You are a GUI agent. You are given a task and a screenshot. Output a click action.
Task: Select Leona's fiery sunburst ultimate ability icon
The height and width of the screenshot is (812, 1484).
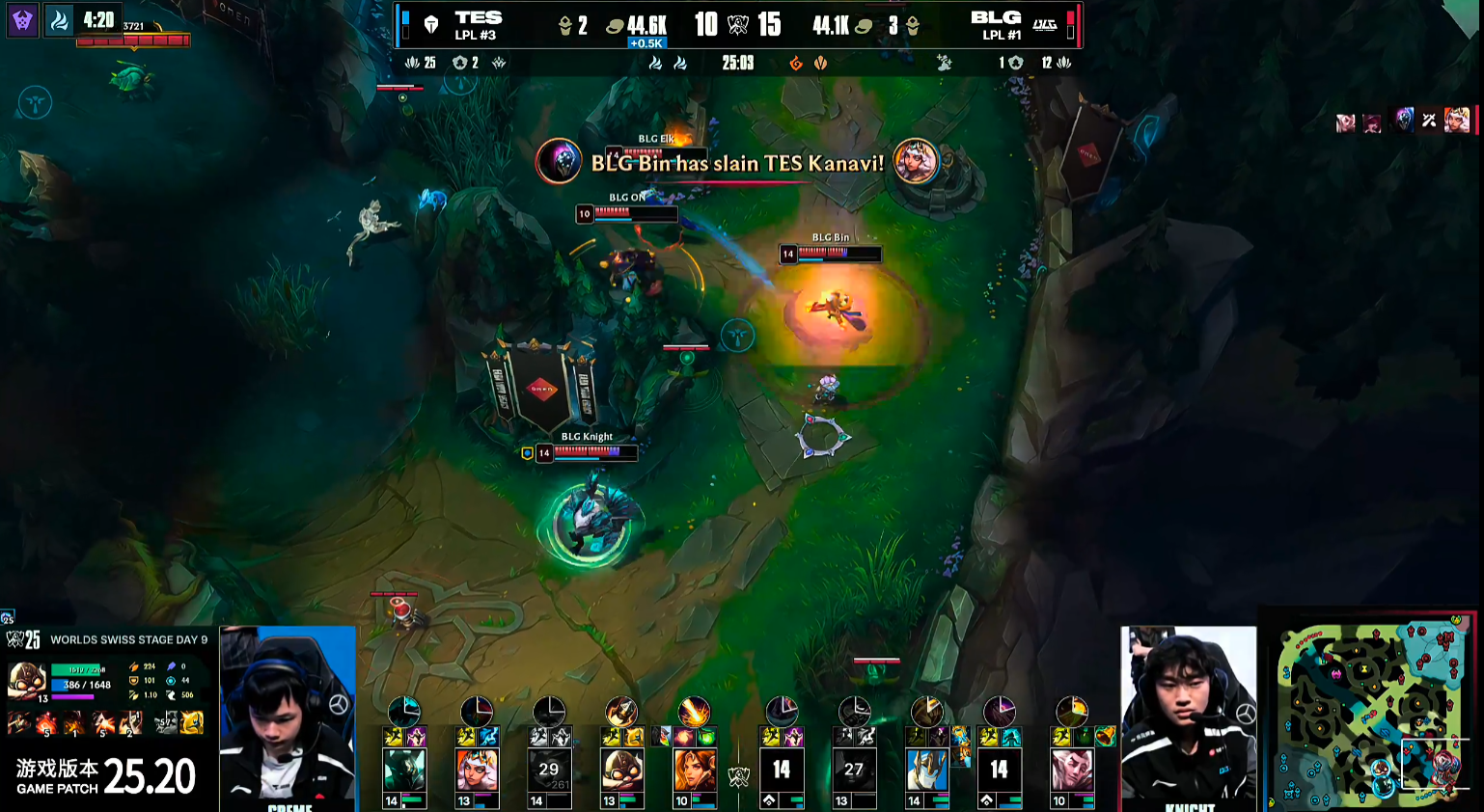coord(694,712)
